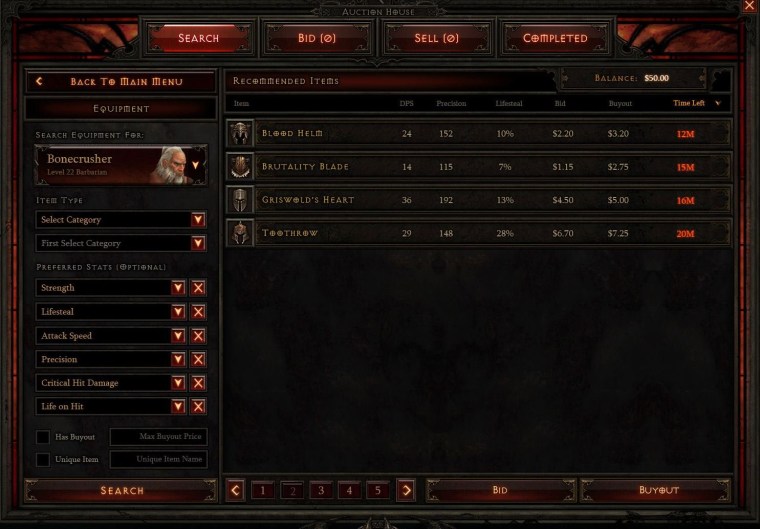The height and width of the screenshot is (529, 760).
Task: Enable the Unique Item checkbox
Action: [x=43, y=460]
